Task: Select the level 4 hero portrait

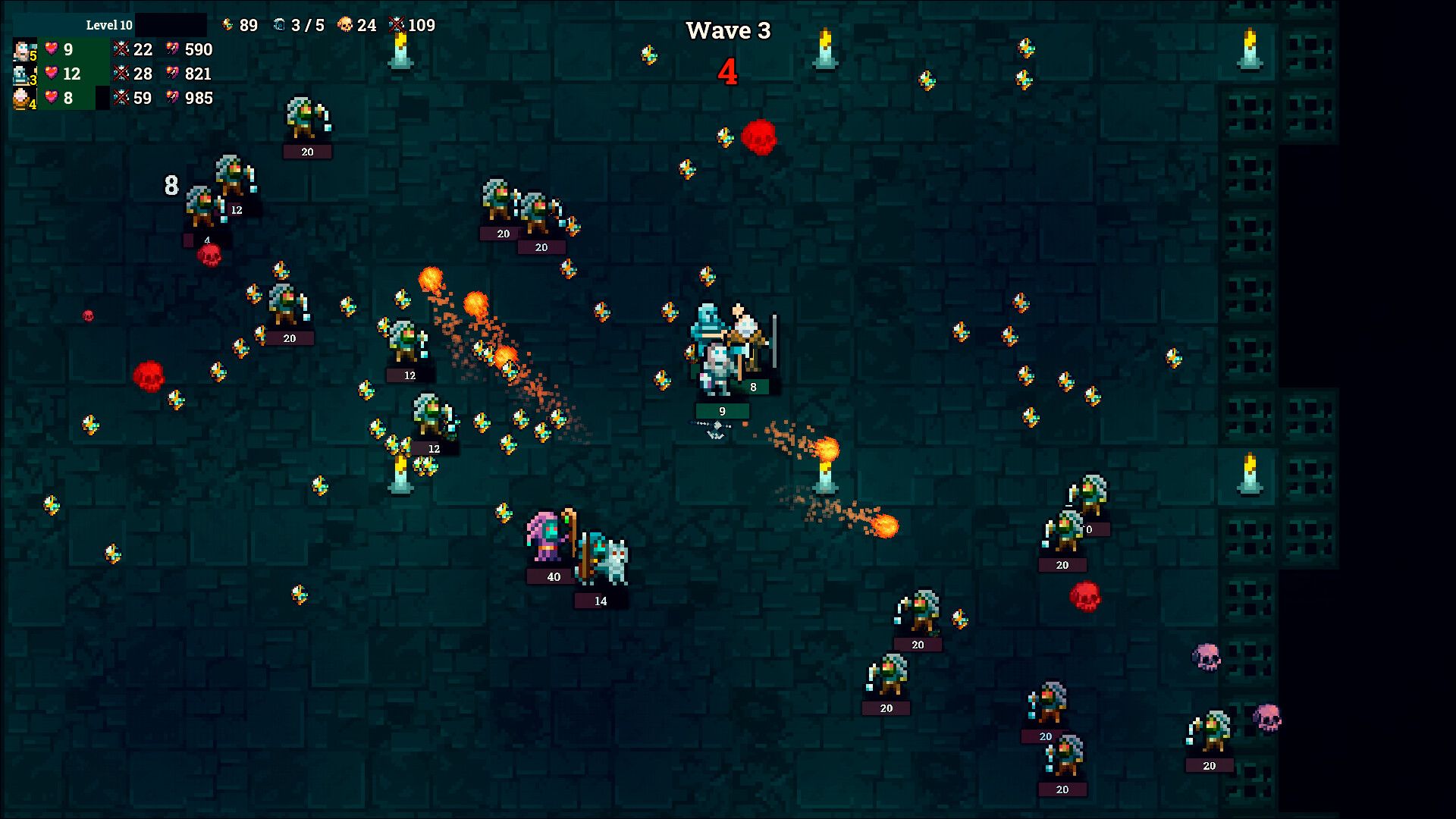Action: click(x=20, y=99)
